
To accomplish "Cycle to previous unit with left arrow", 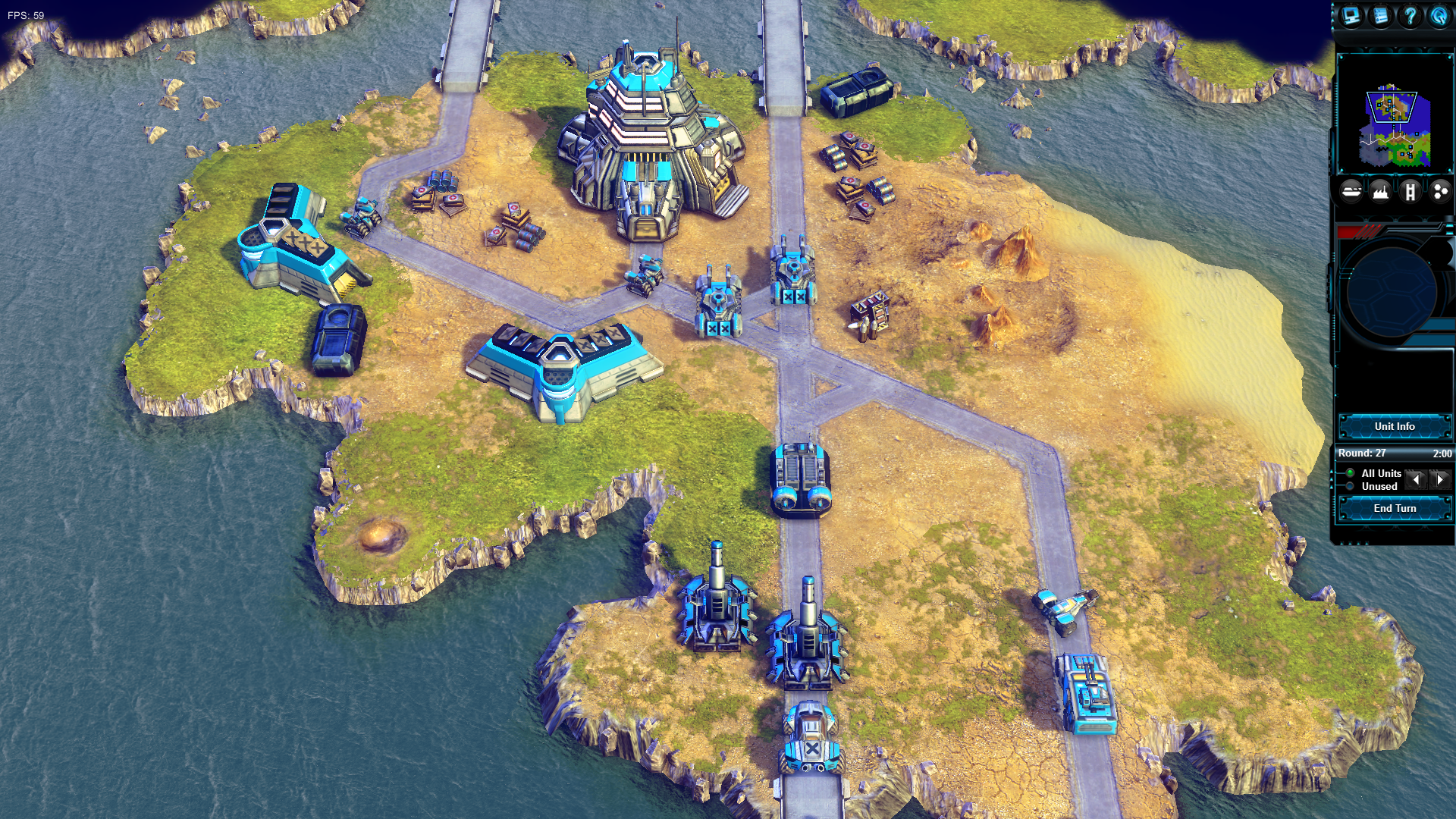I will 1417,479.
